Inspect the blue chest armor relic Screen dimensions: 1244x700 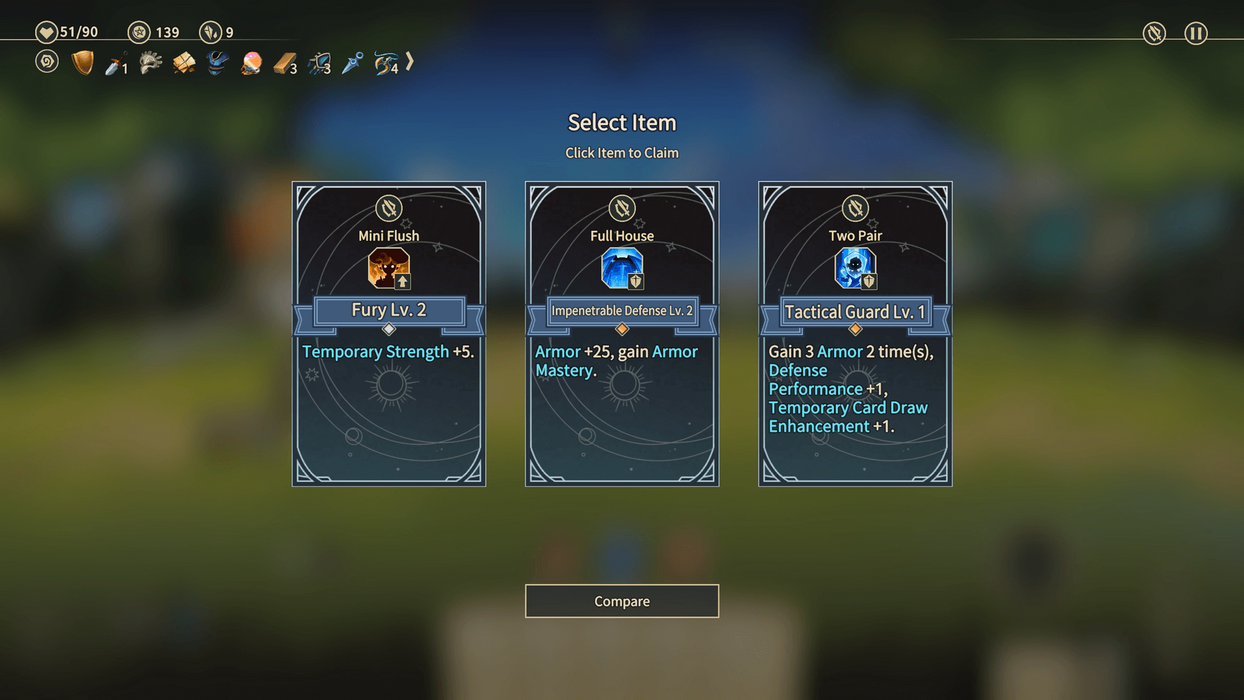click(217, 63)
